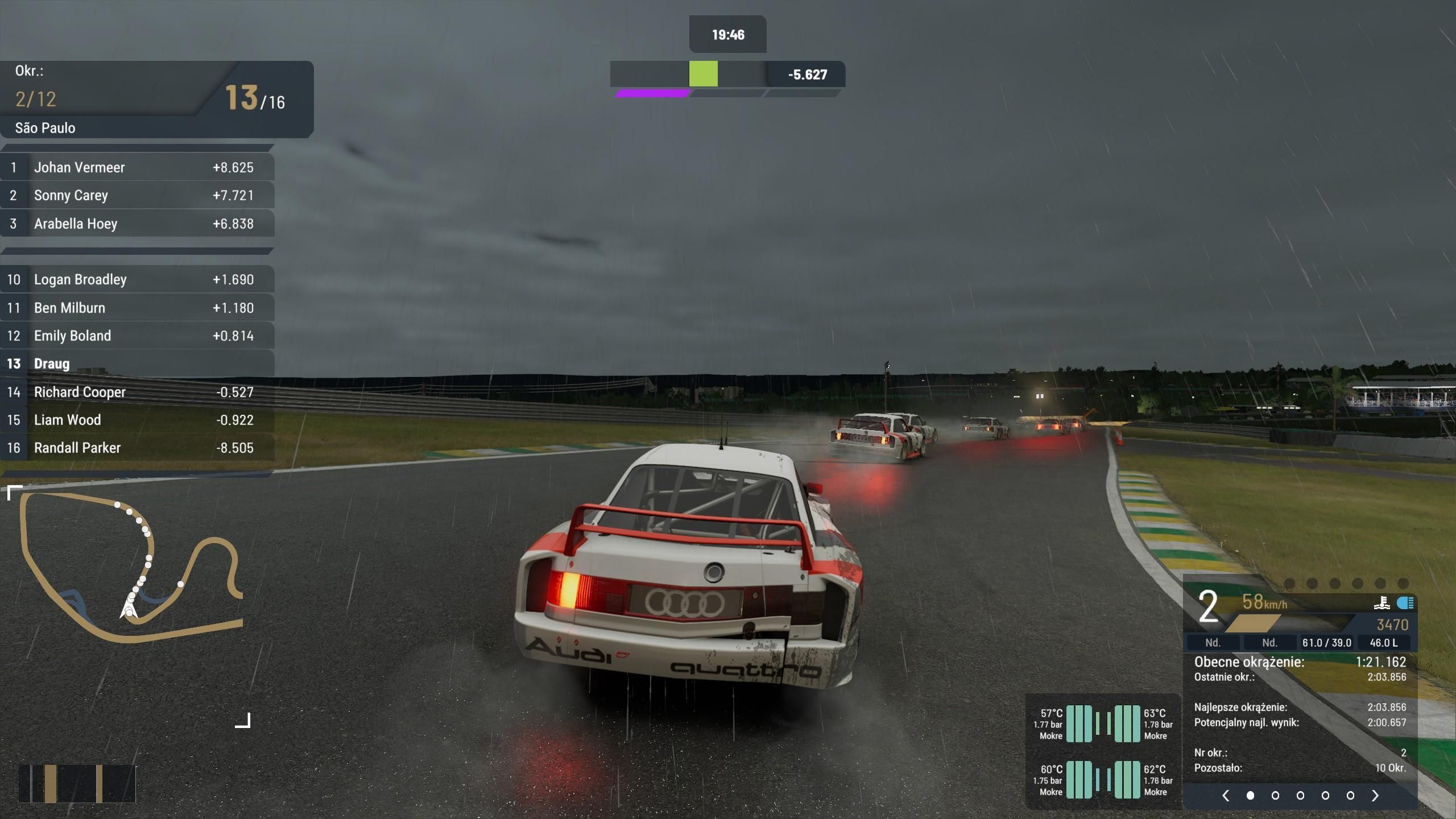Select Richard Cooper's leaderboard row

(x=136, y=392)
